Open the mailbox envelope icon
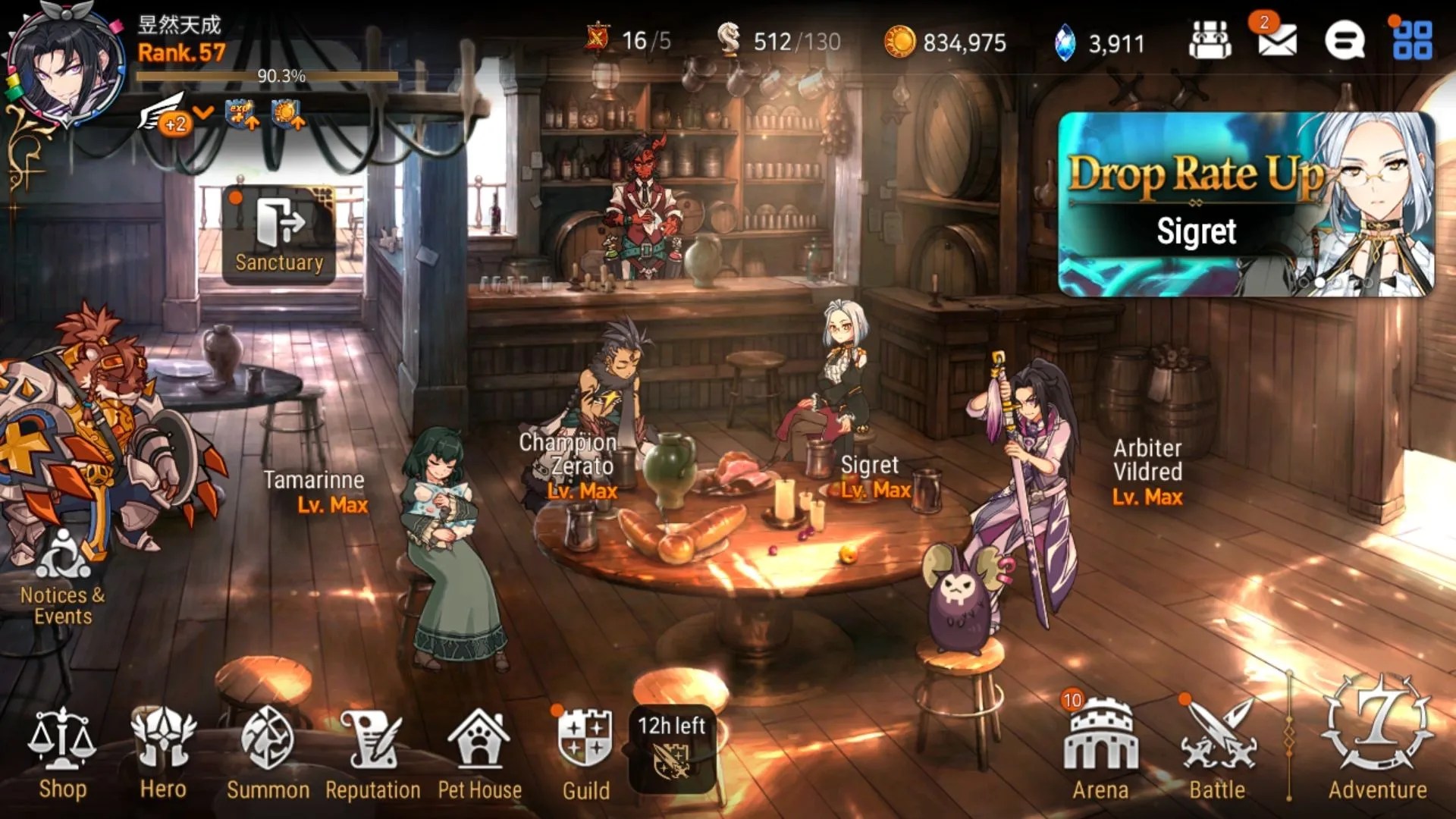Image resolution: width=1456 pixels, height=819 pixels. (1277, 40)
